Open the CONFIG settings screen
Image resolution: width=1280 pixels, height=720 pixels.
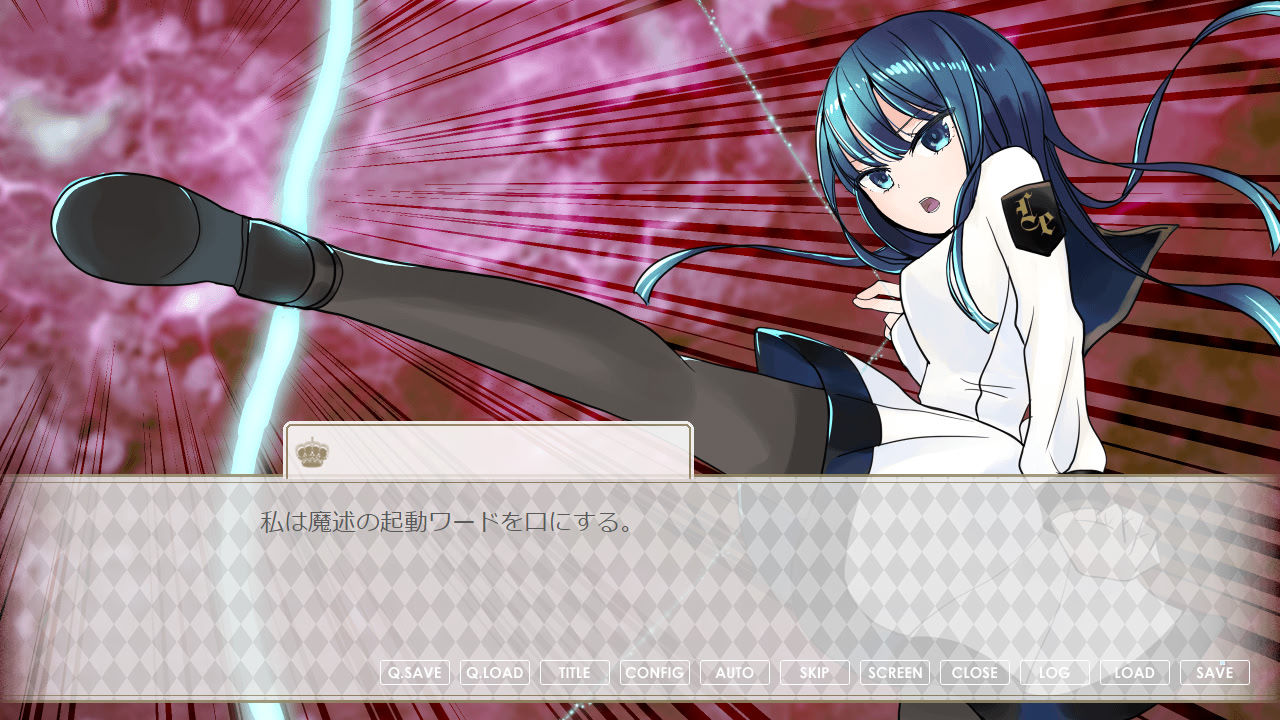(655, 672)
